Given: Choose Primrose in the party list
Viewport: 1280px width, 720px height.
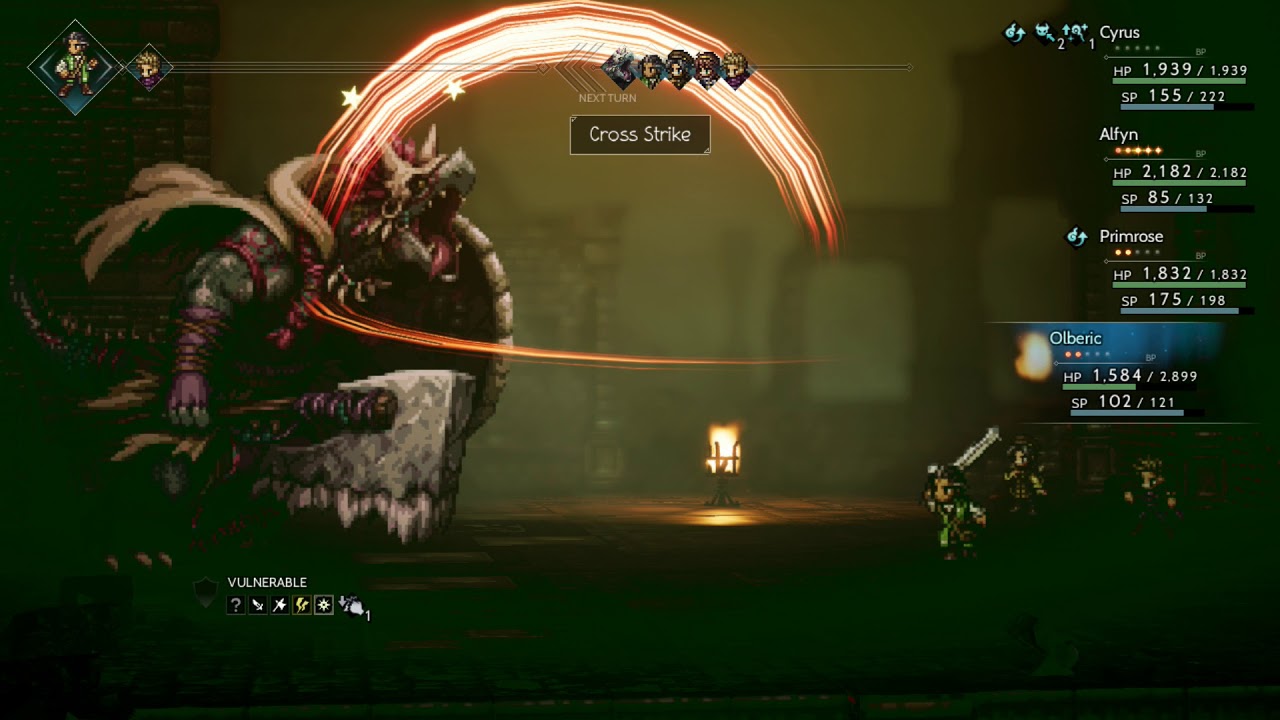Looking at the screenshot, I should (1131, 237).
